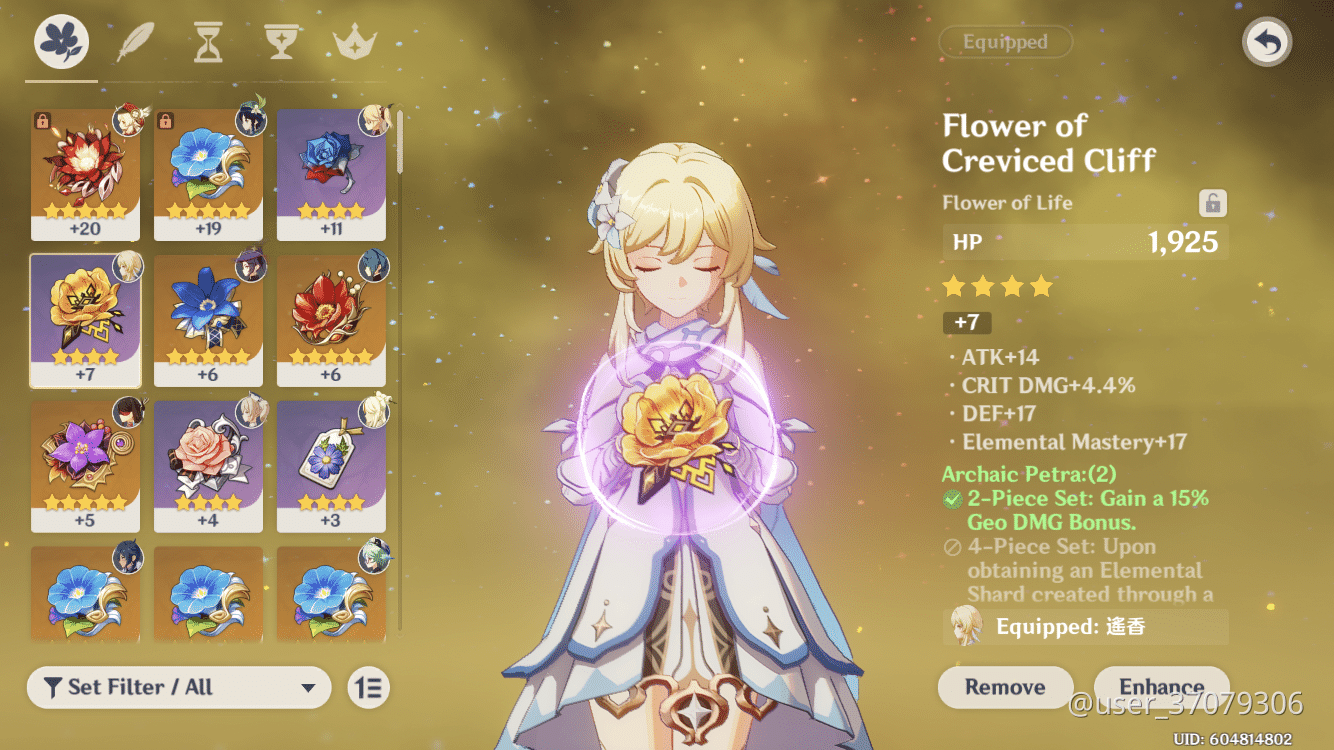1334x750 pixels.
Task: Click the Enhance button
Action: (1161, 688)
